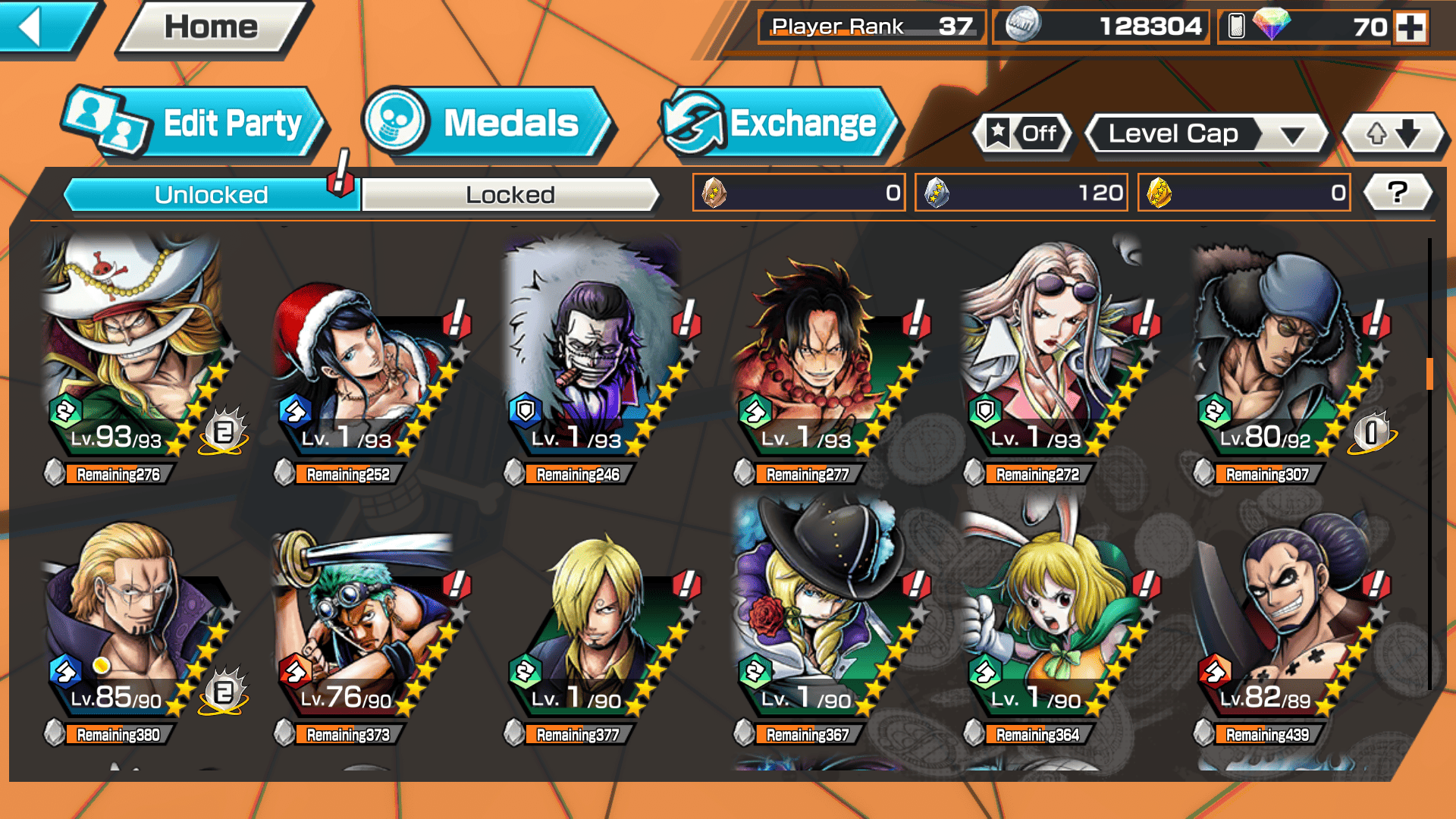1456x819 pixels.
Task: Select the Unlocked characters tab
Action: (x=211, y=195)
